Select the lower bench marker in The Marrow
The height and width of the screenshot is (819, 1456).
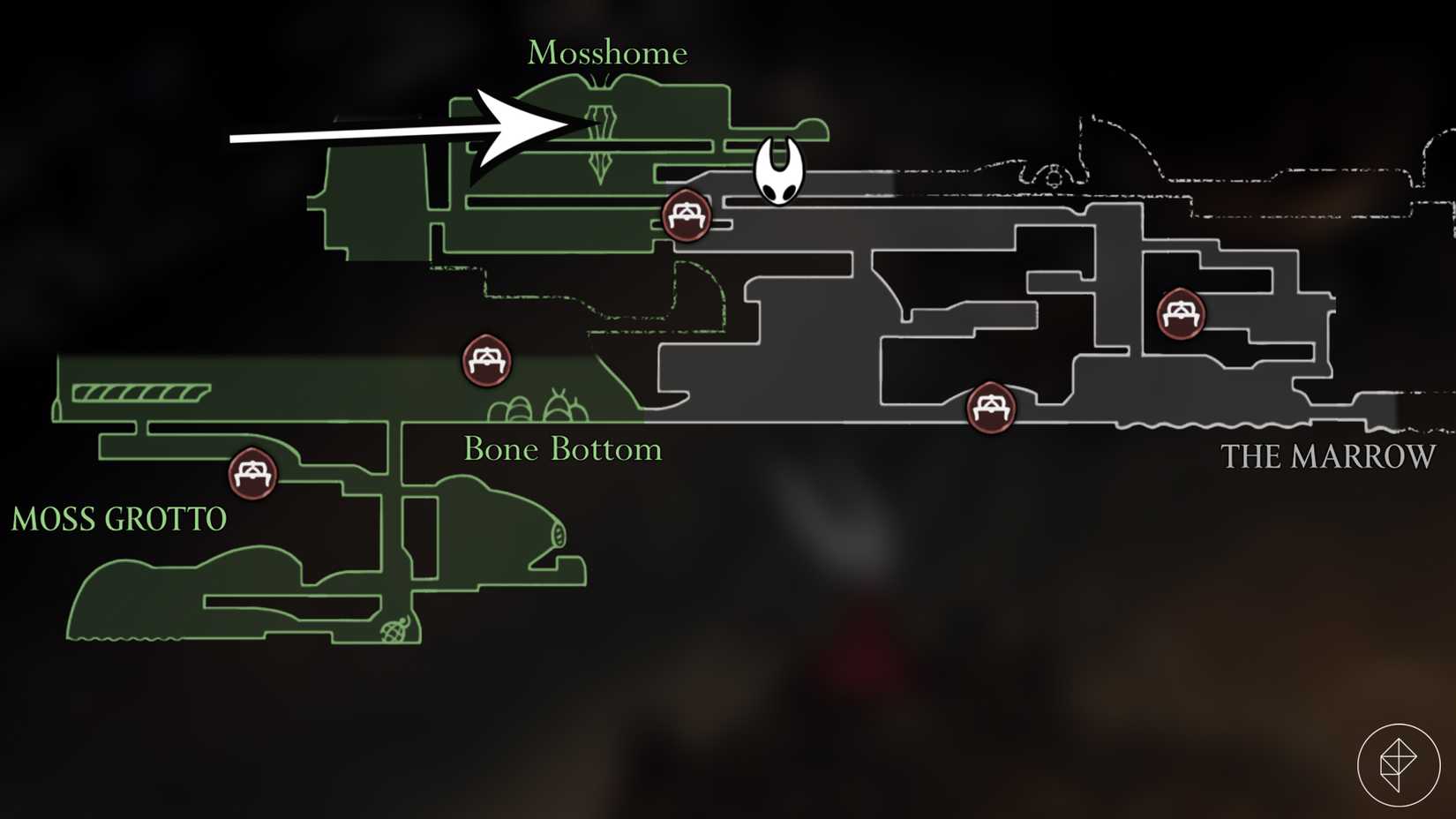[x=992, y=407]
